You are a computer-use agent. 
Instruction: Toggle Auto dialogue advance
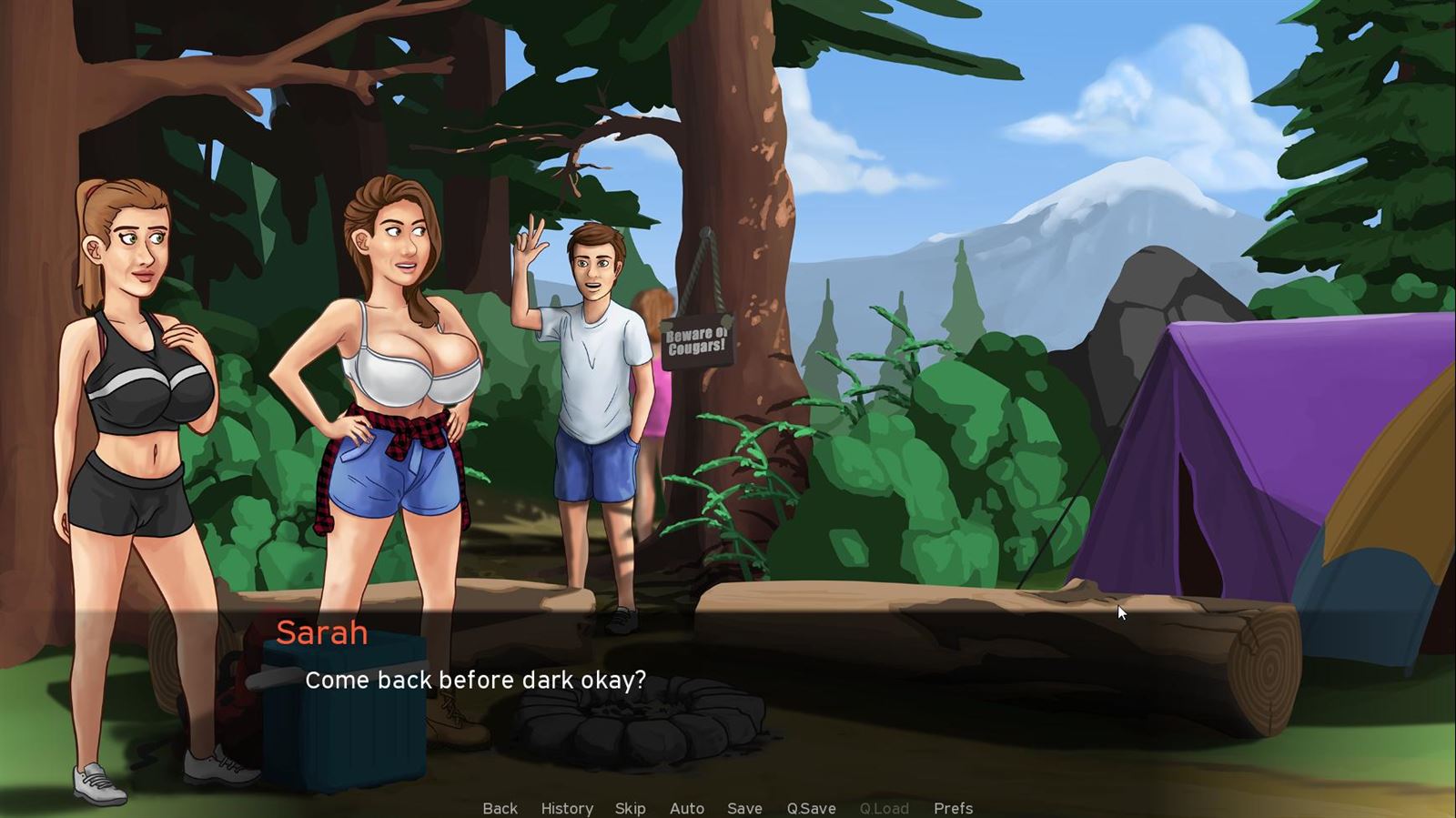[686, 808]
